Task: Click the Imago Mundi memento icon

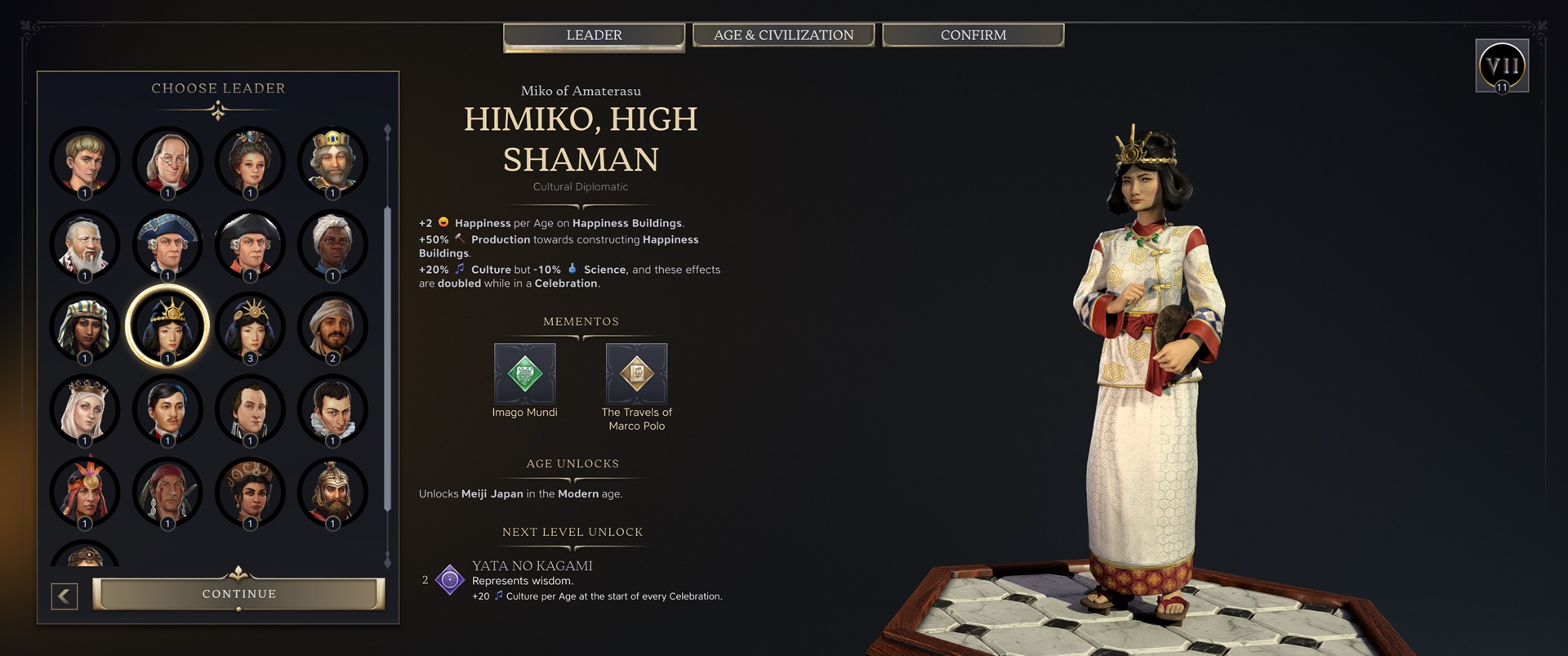Action: 525,373
